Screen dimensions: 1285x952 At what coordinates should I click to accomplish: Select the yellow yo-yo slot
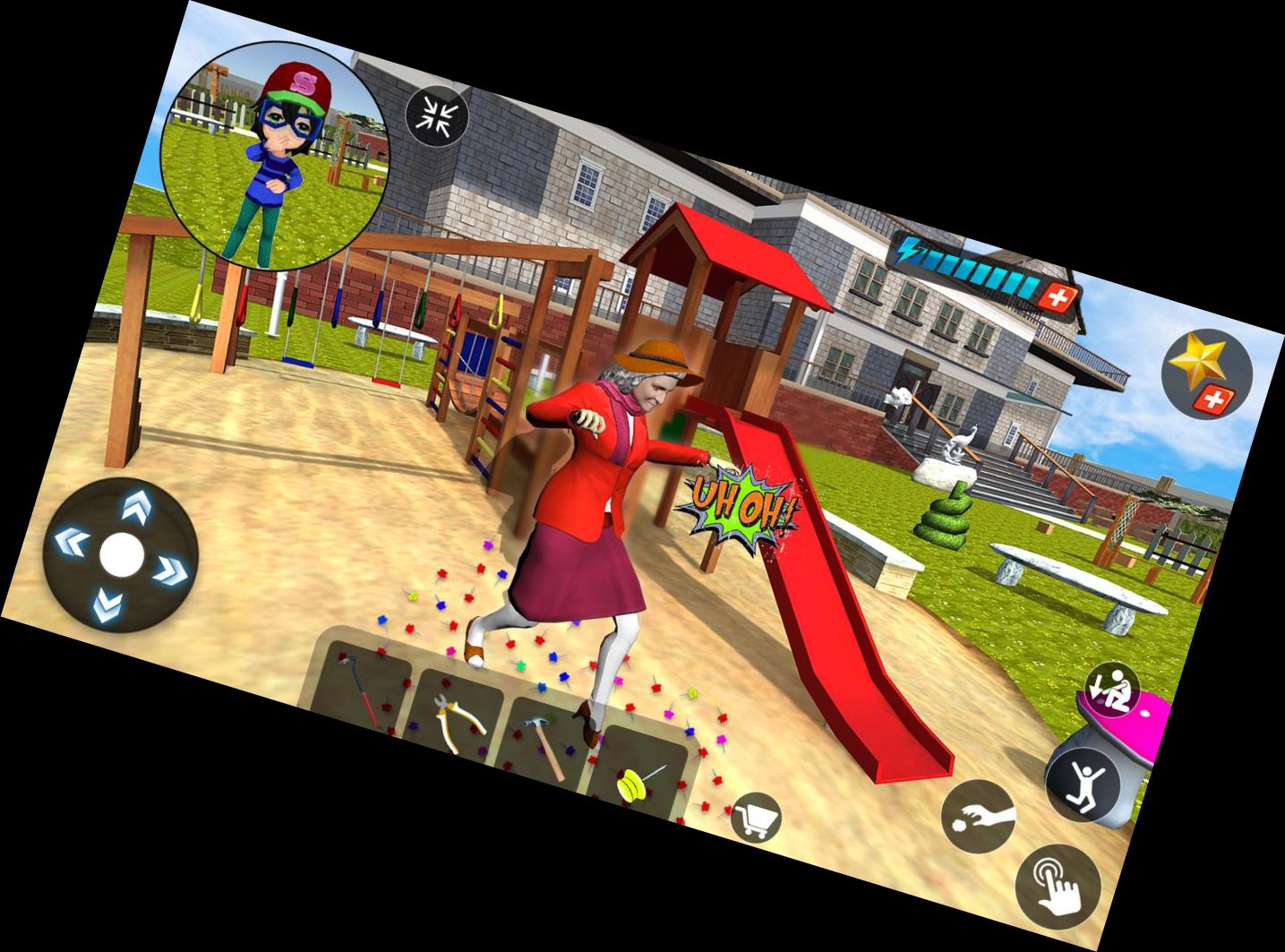[638, 777]
